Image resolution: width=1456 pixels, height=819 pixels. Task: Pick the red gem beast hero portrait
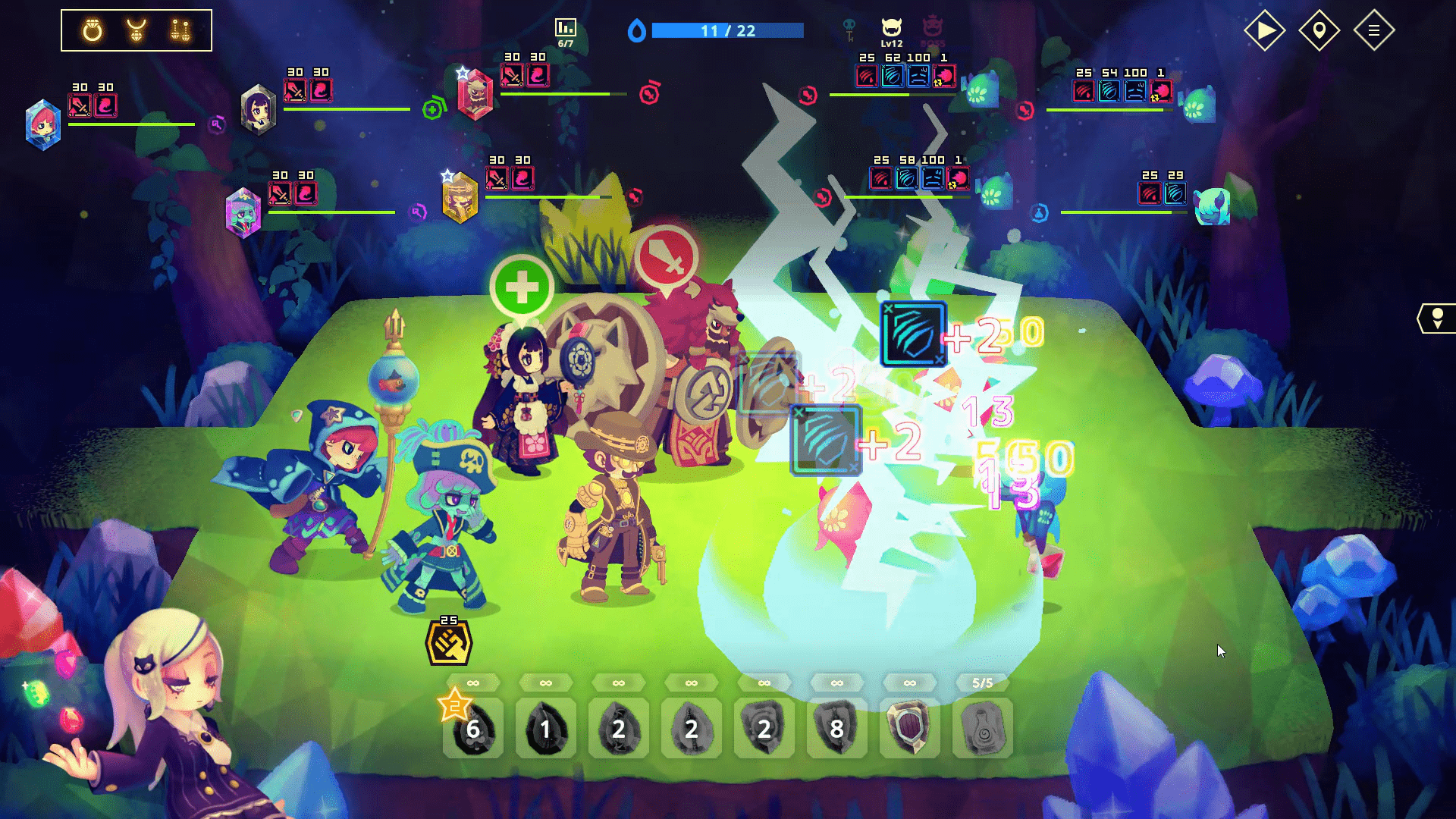click(x=475, y=94)
